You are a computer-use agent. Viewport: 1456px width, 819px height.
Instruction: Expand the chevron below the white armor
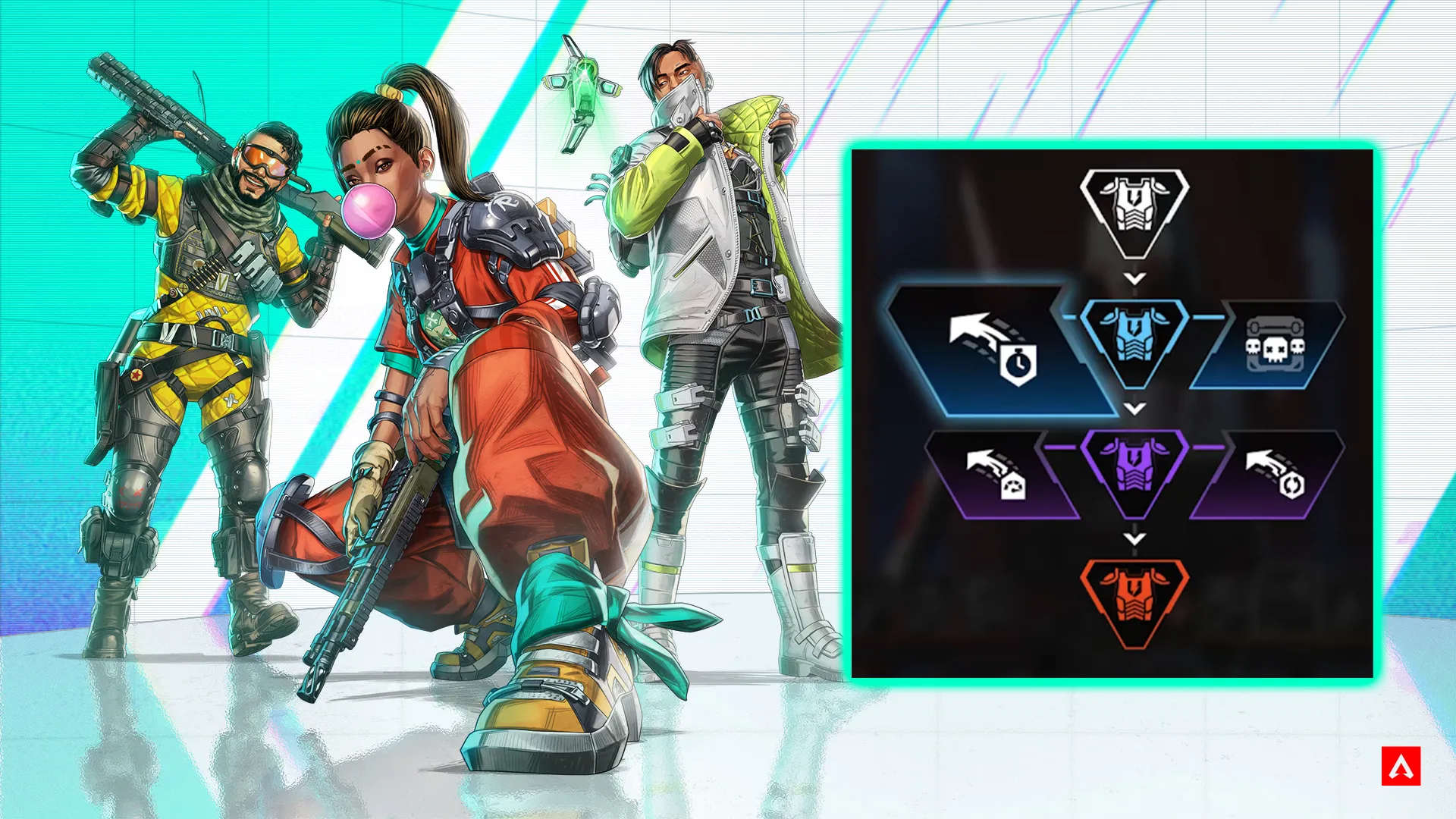[1134, 278]
